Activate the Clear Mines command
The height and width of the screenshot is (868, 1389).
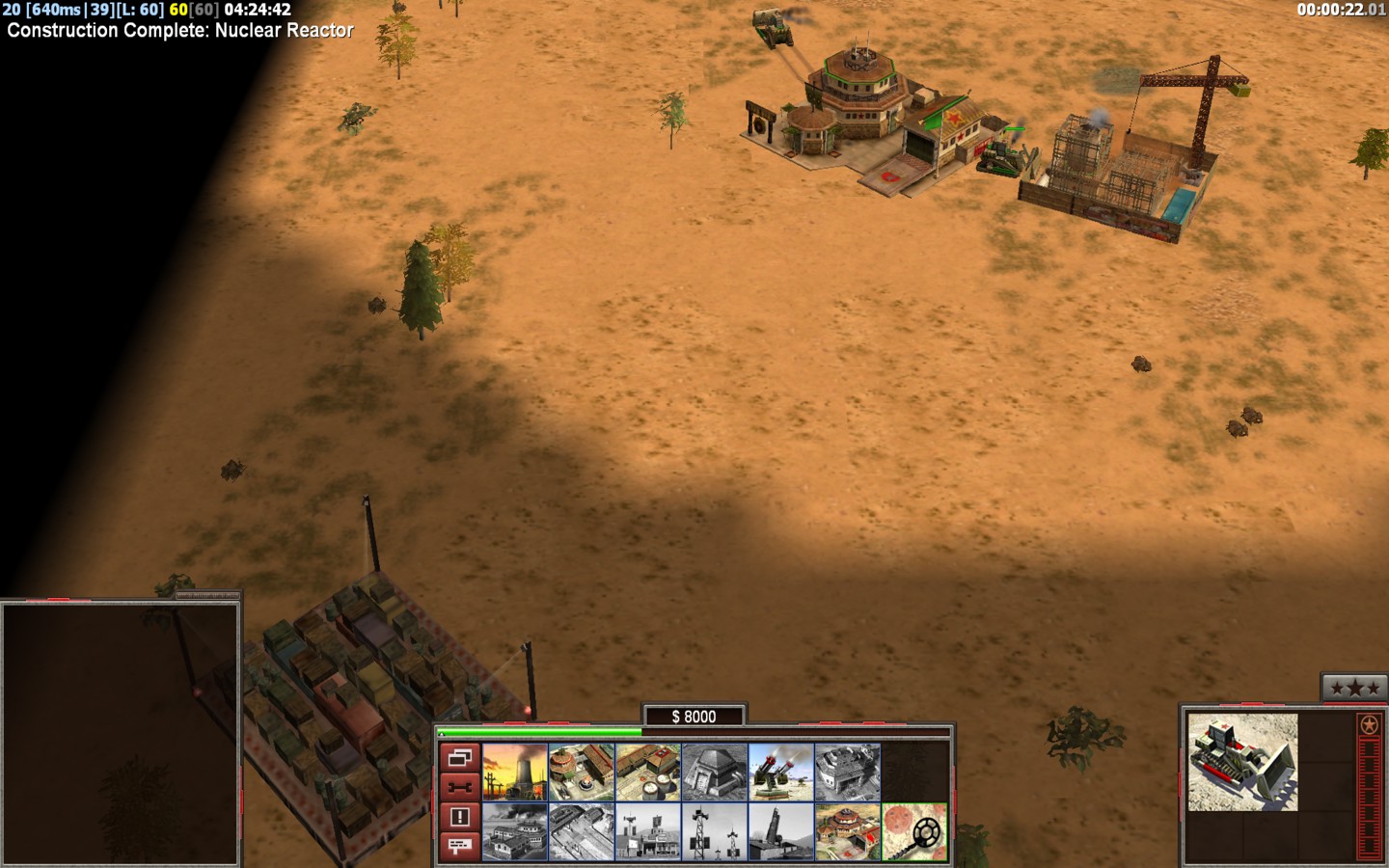point(914,832)
